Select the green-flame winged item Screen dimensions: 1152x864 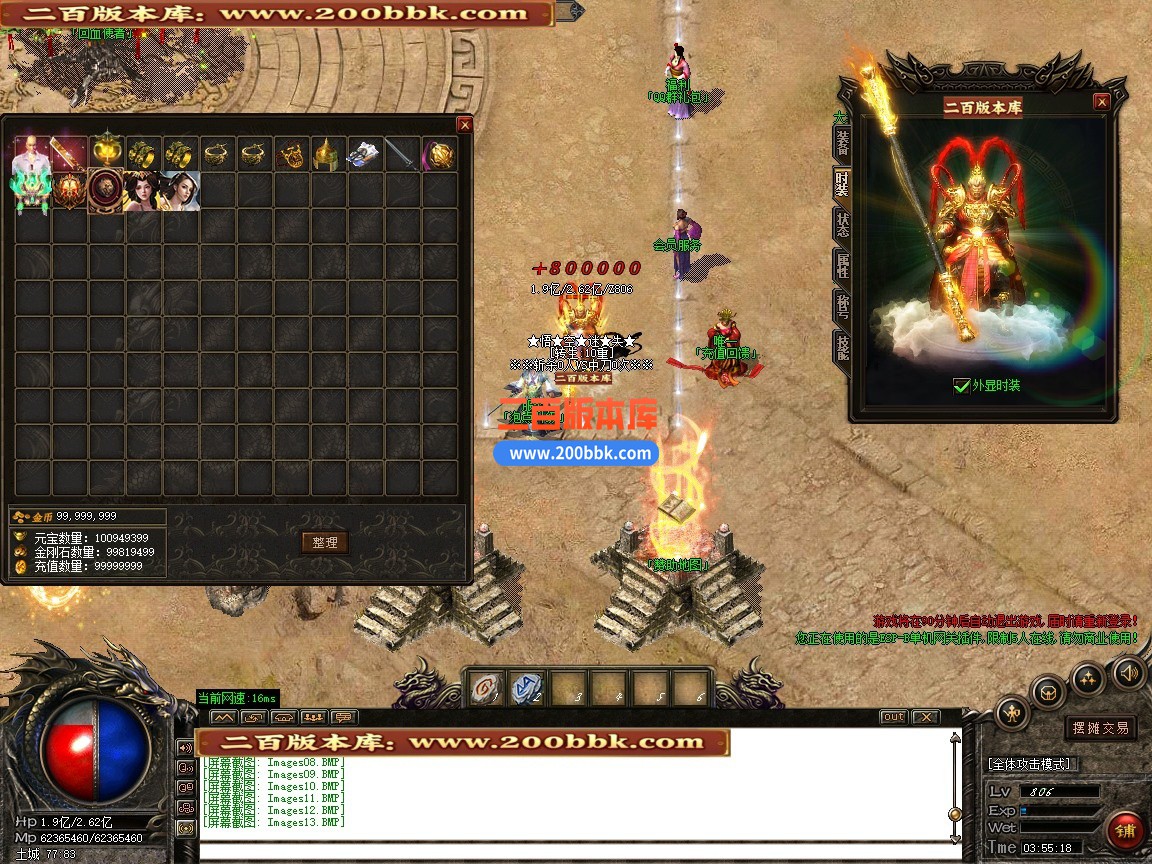(32, 191)
